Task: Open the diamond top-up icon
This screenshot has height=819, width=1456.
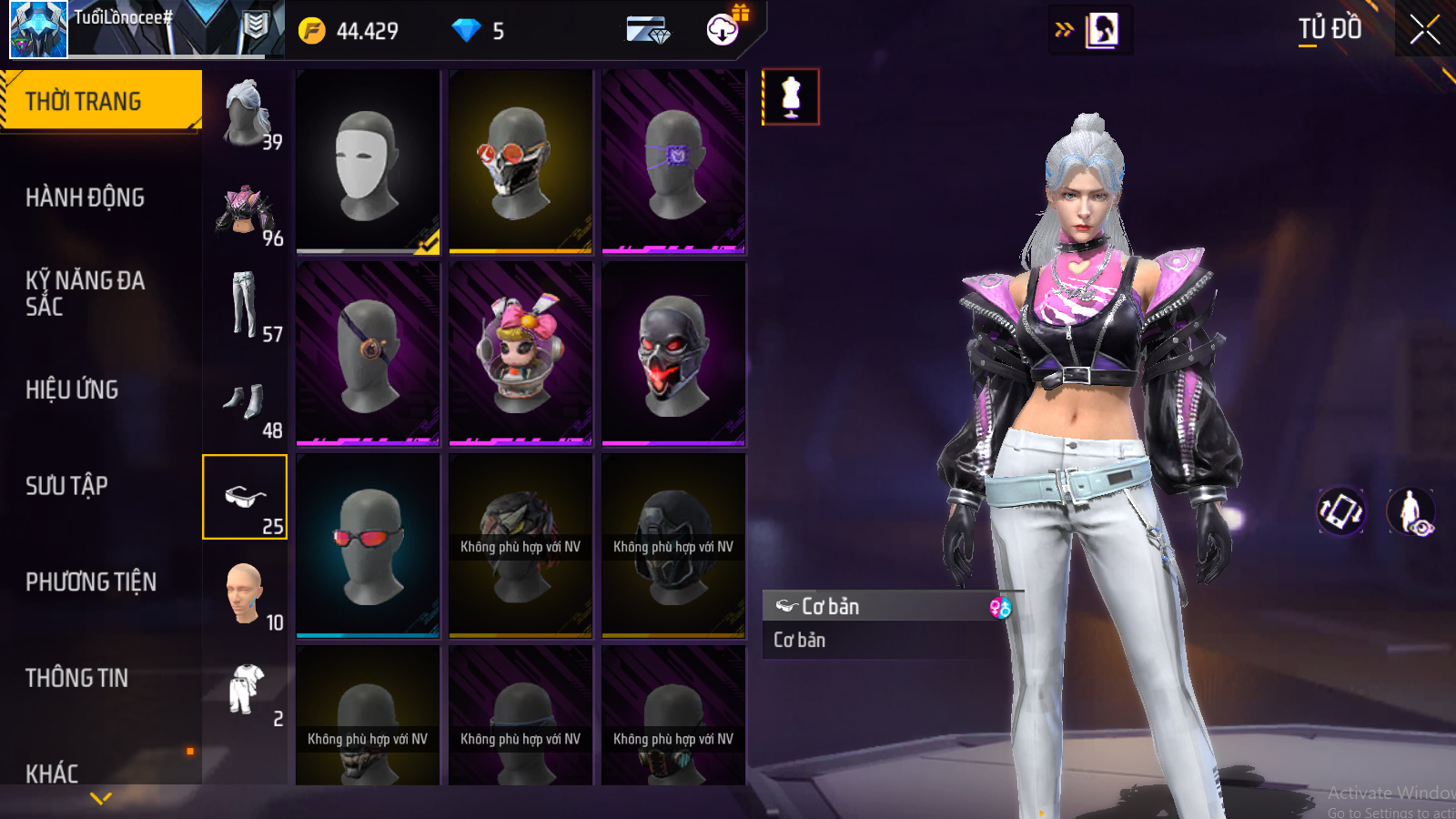Action: point(647,31)
